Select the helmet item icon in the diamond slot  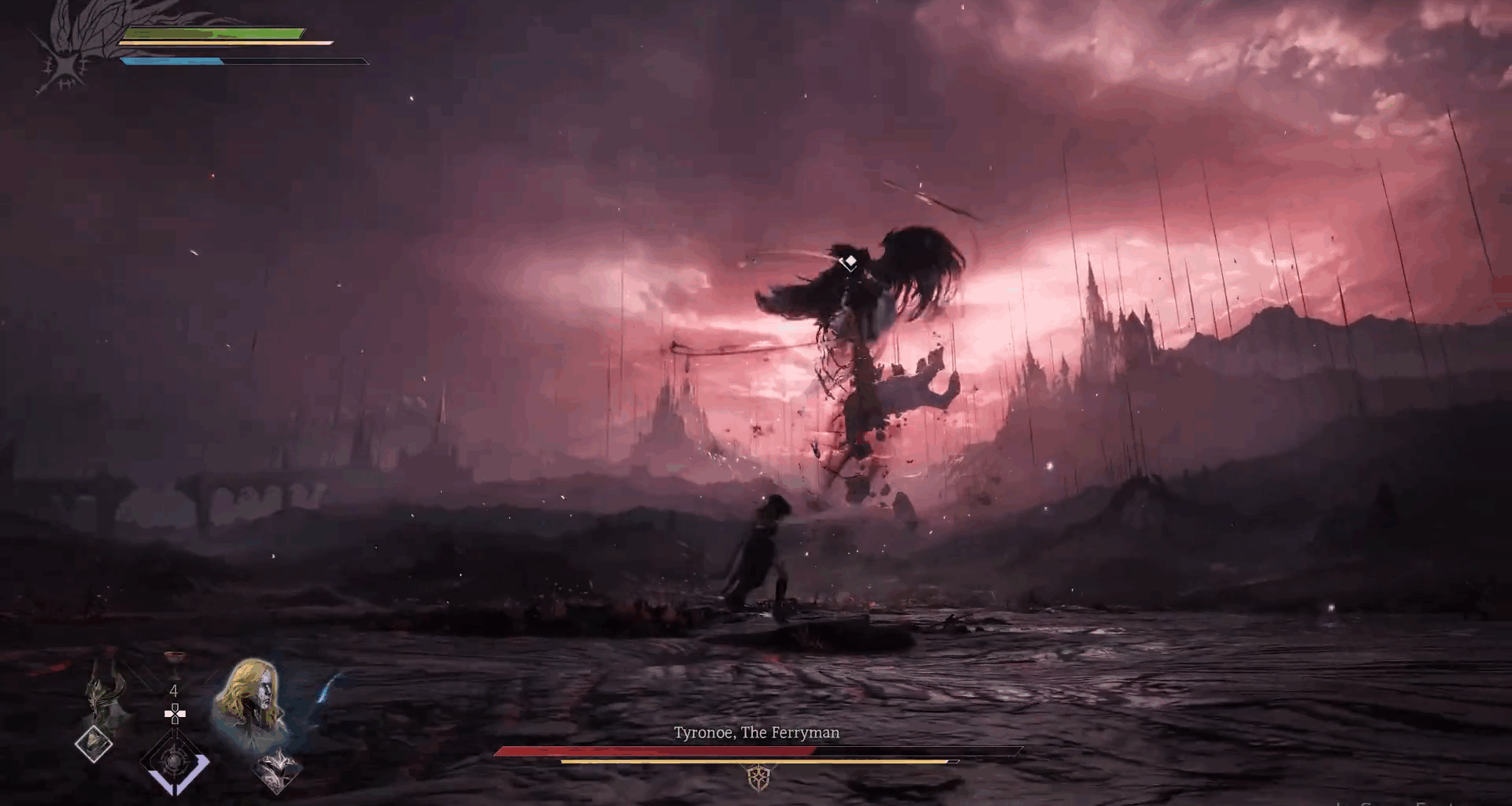[94, 745]
